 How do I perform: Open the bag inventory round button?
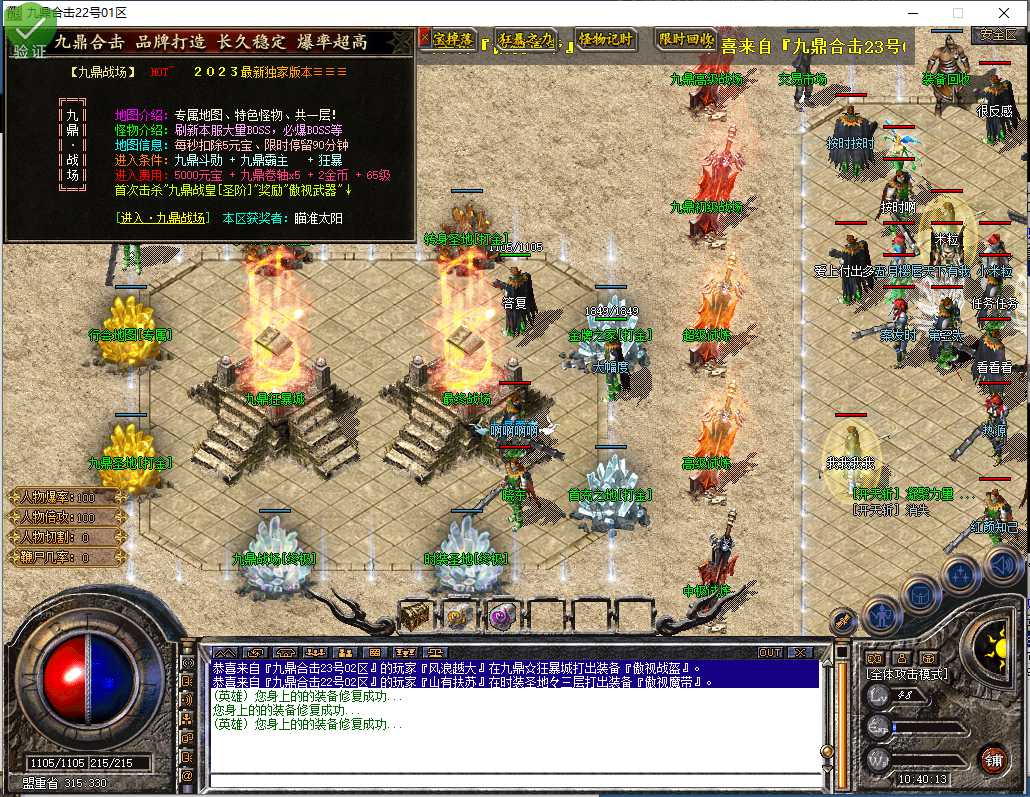coord(921,593)
